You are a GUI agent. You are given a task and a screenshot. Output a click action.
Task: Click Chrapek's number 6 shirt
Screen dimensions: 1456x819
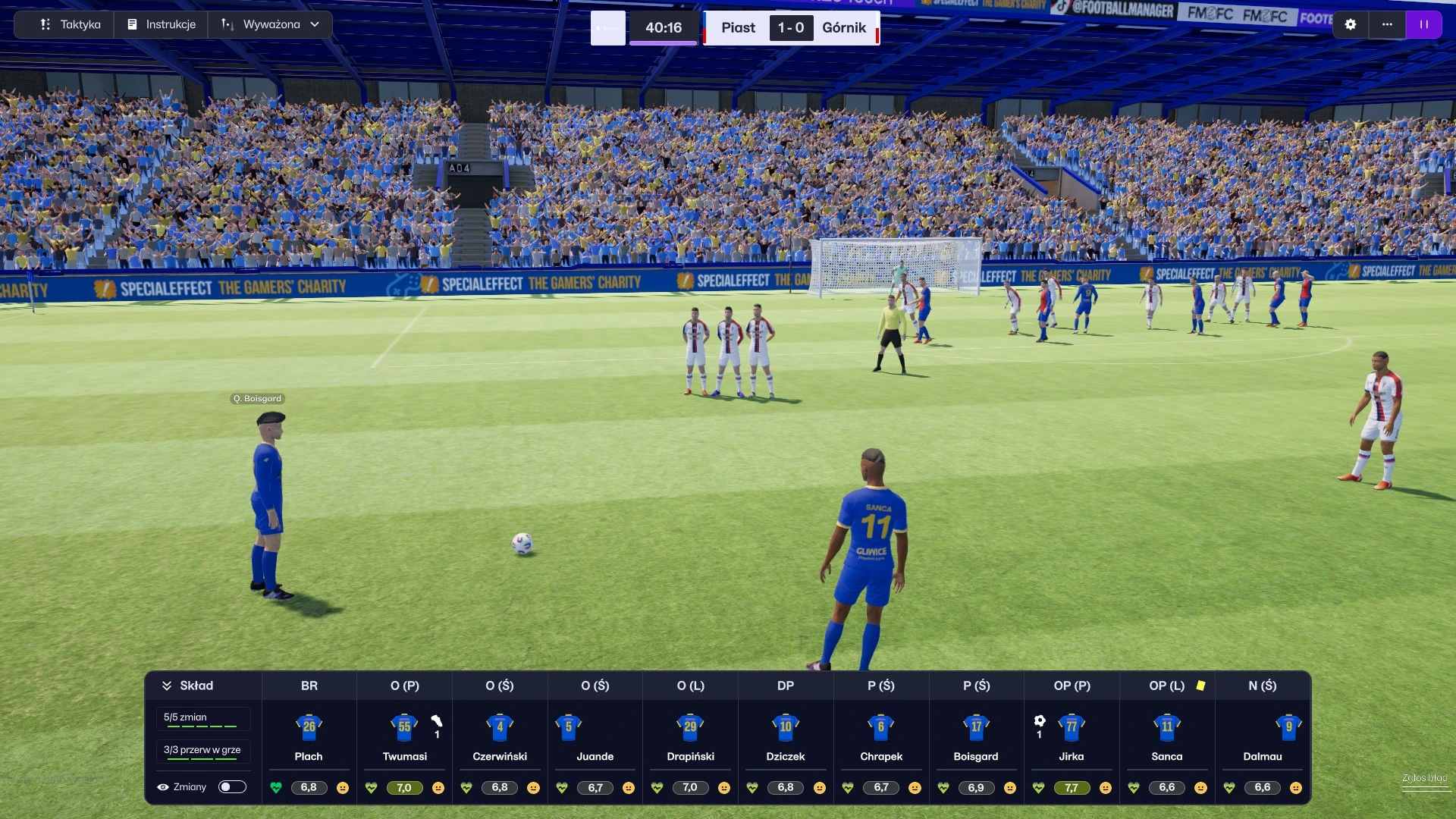coord(881,726)
